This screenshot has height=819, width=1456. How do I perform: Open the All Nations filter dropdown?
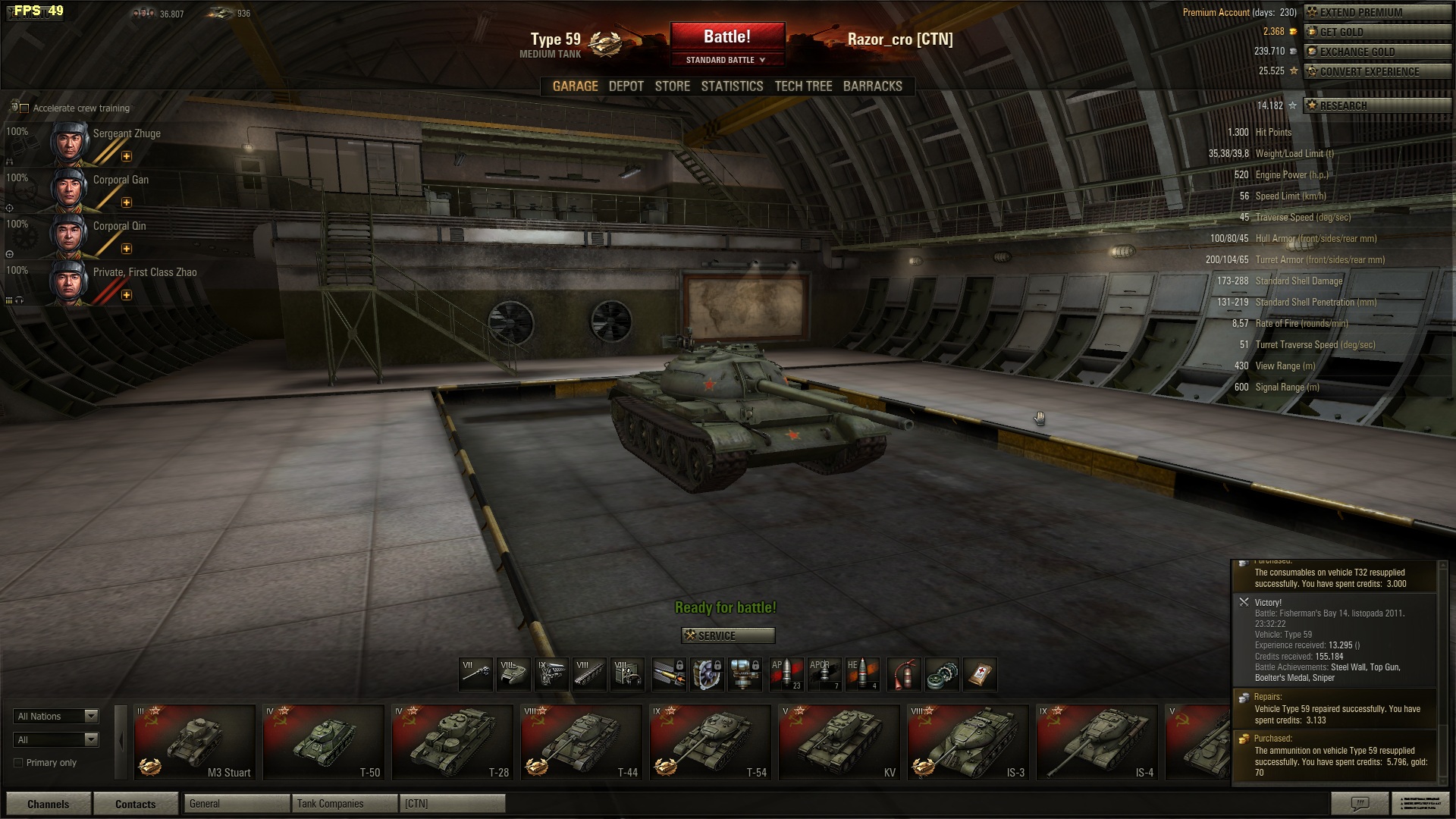coord(57,716)
